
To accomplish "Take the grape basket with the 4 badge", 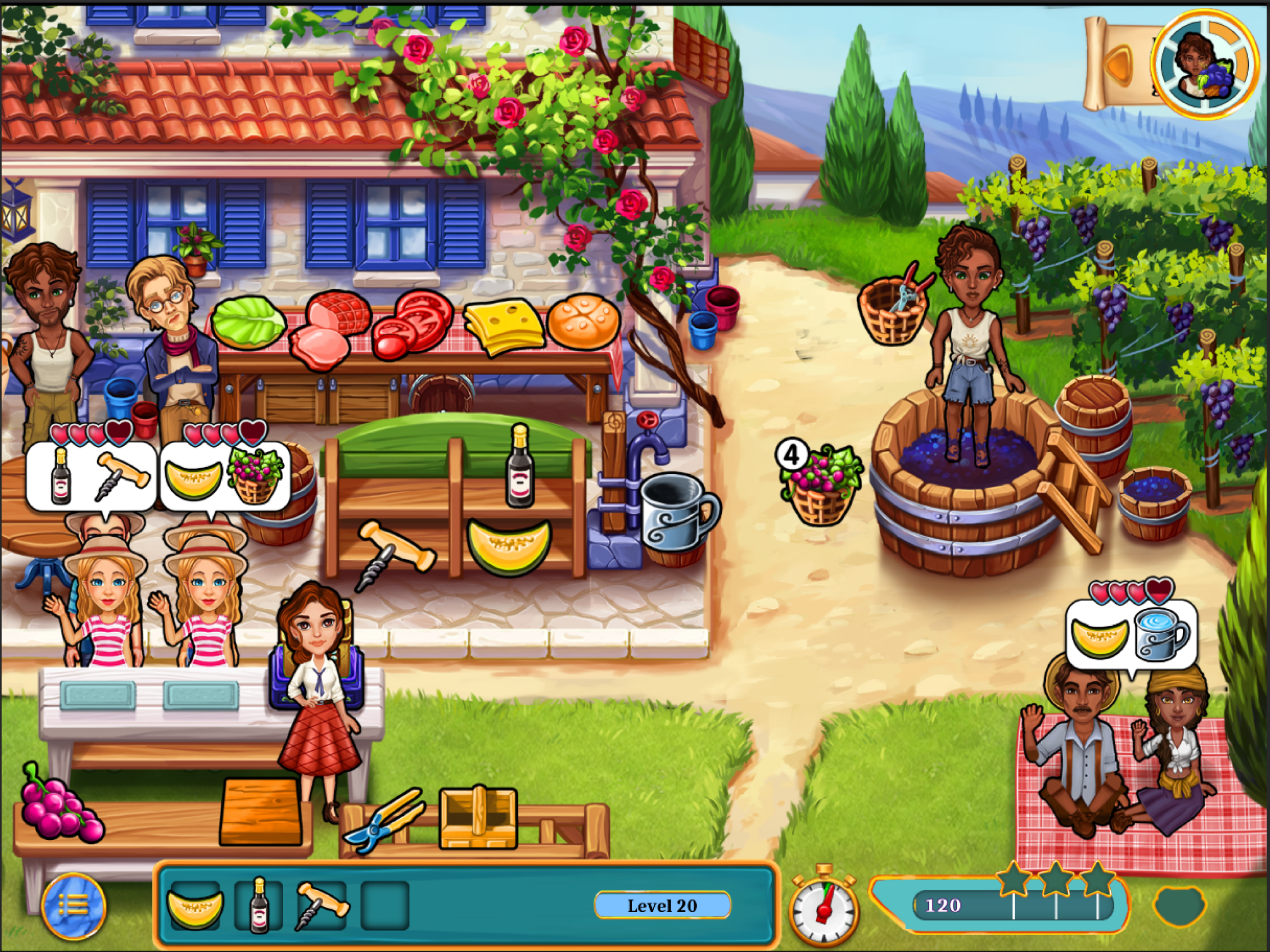I will click(820, 486).
